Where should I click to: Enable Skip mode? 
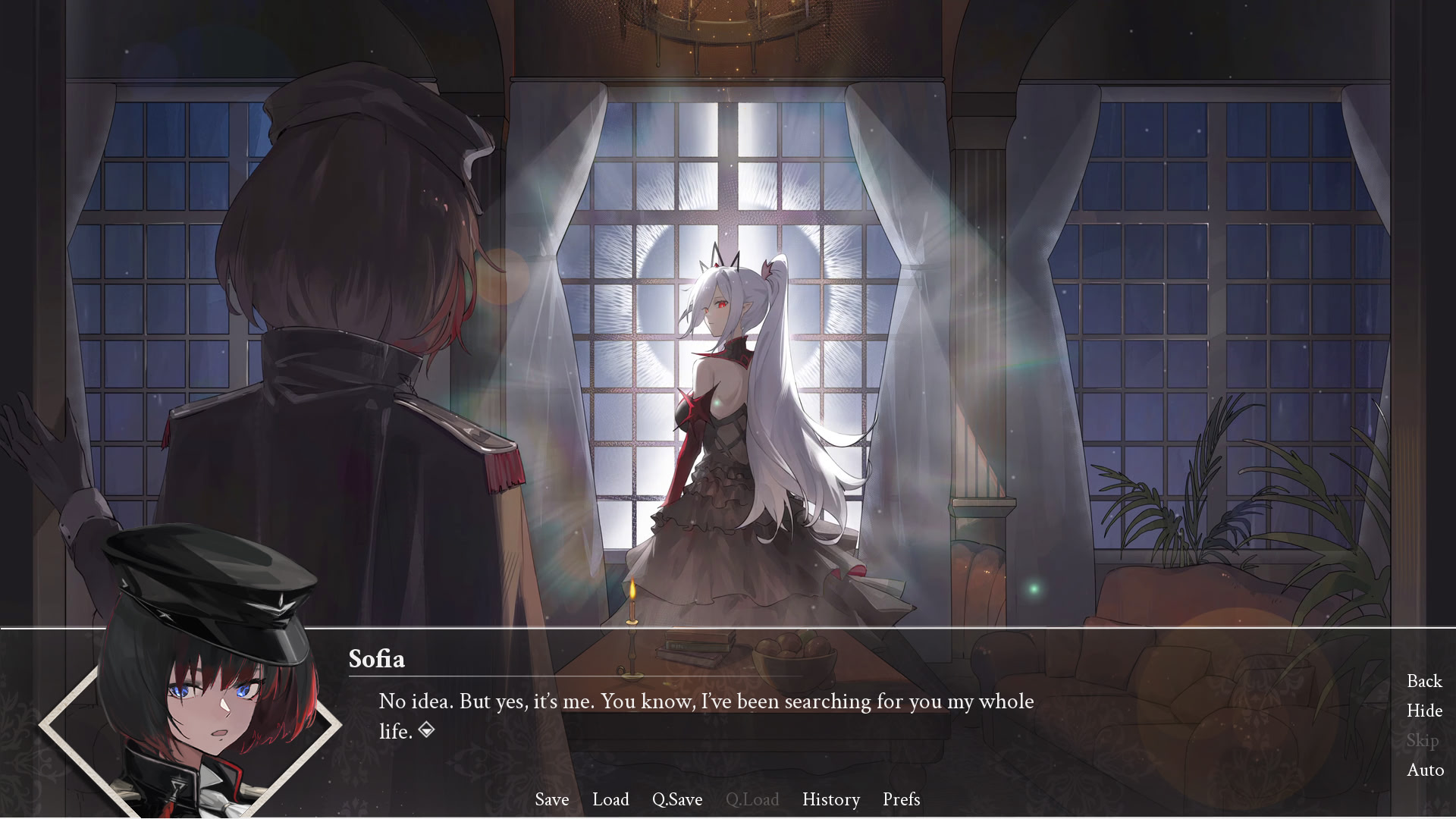pyautogui.click(x=1423, y=740)
